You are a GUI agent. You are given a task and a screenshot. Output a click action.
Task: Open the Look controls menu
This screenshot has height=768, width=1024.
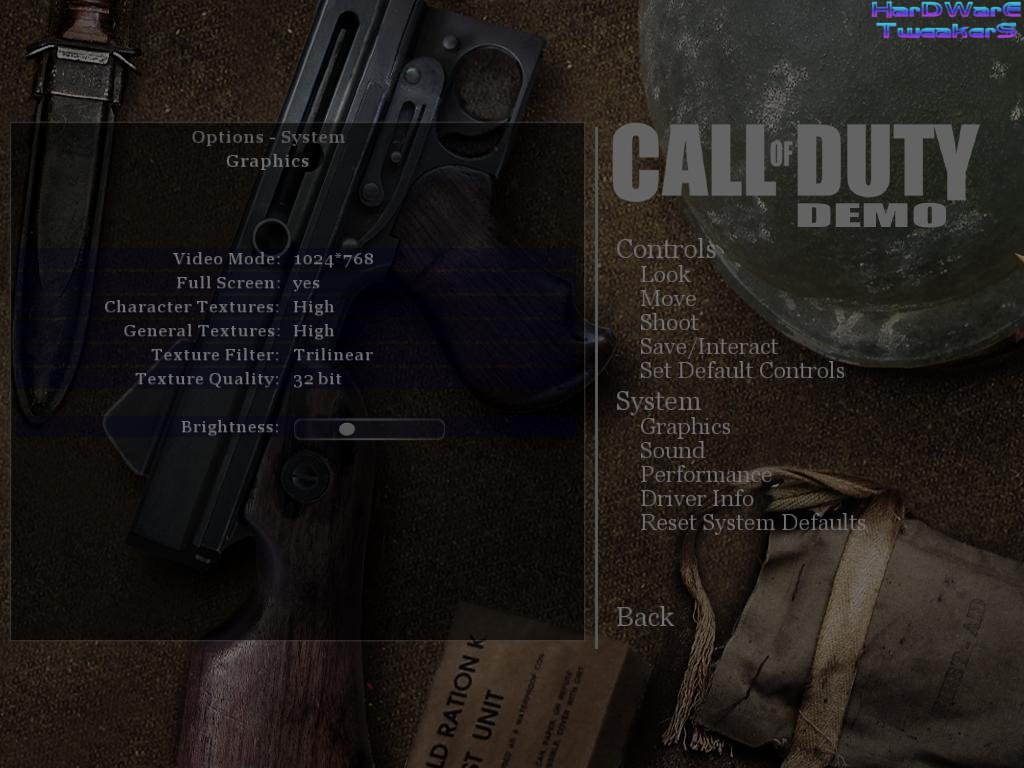point(665,274)
